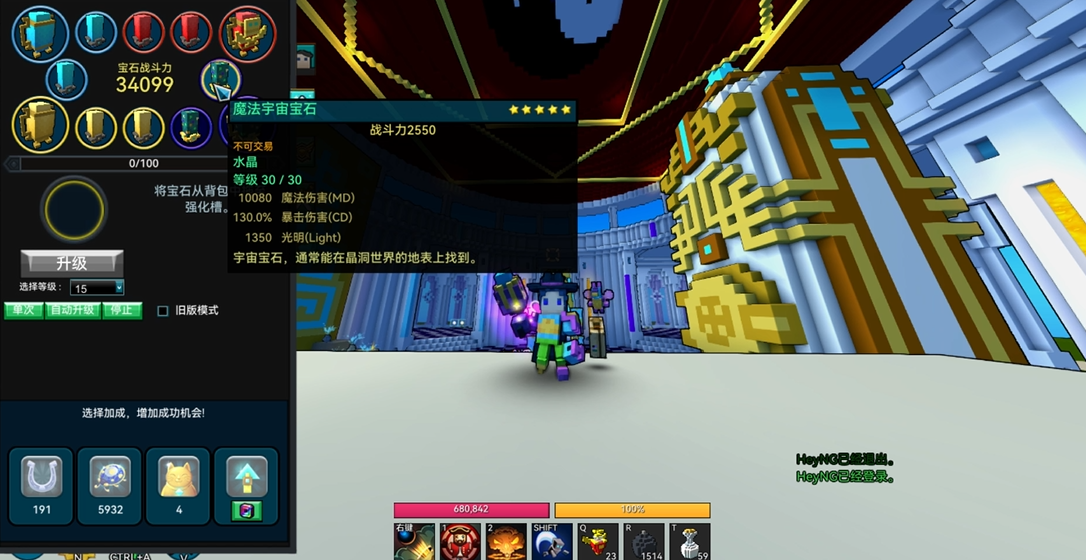Select the dark bomb item with 1514 count

[644, 542]
